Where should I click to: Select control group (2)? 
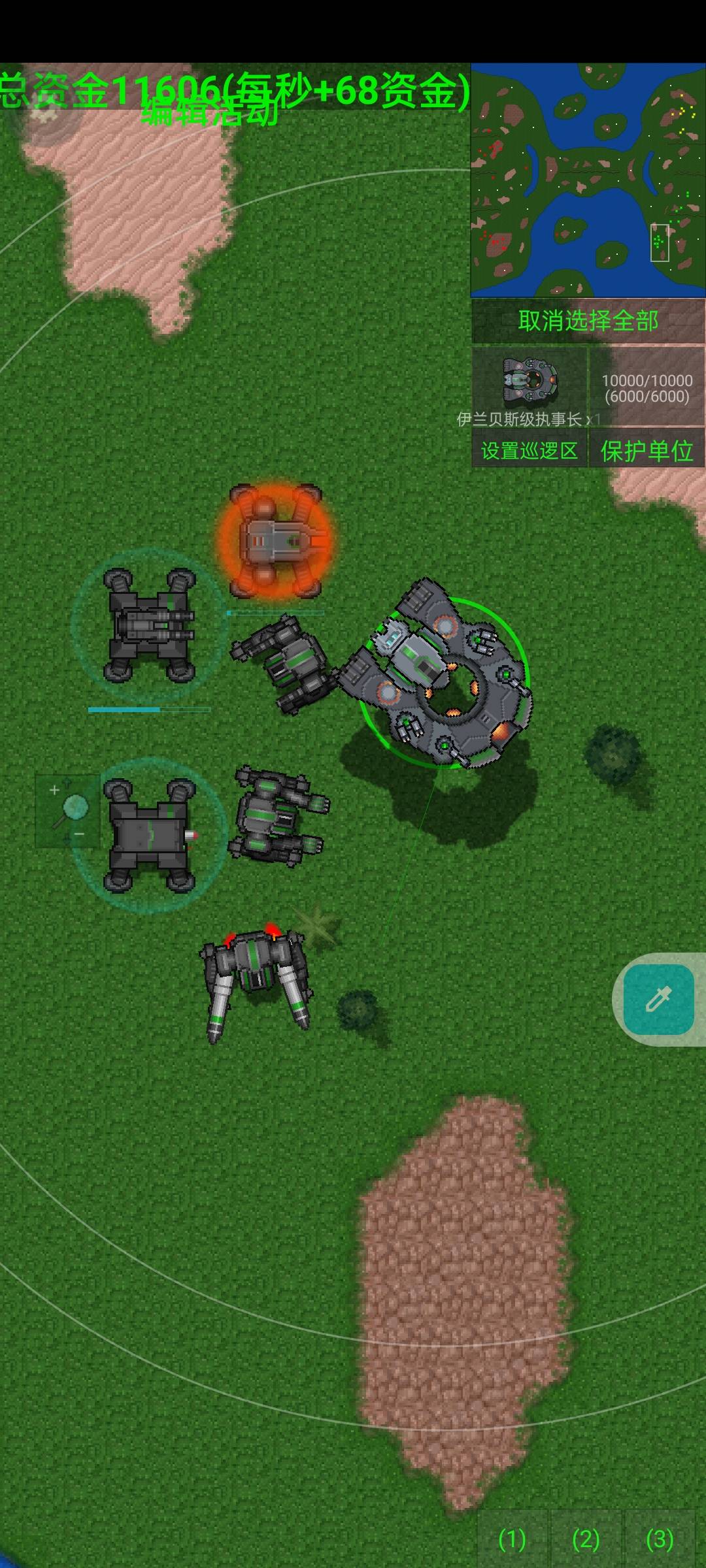pos(586,1539)
